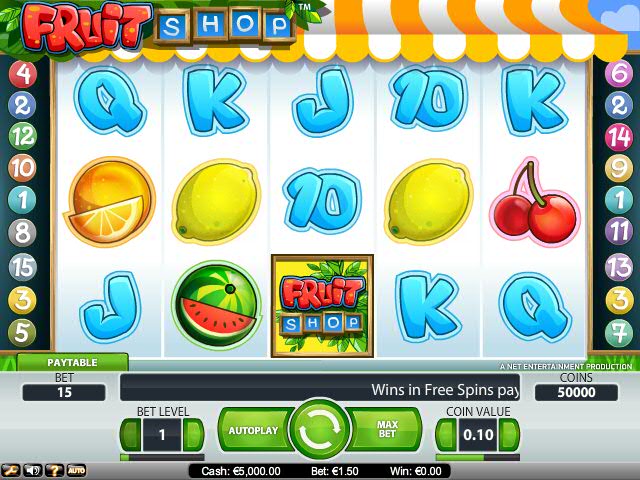Select bet line number 4 badge
Viewport: 640px width, 480px height.
22,73
